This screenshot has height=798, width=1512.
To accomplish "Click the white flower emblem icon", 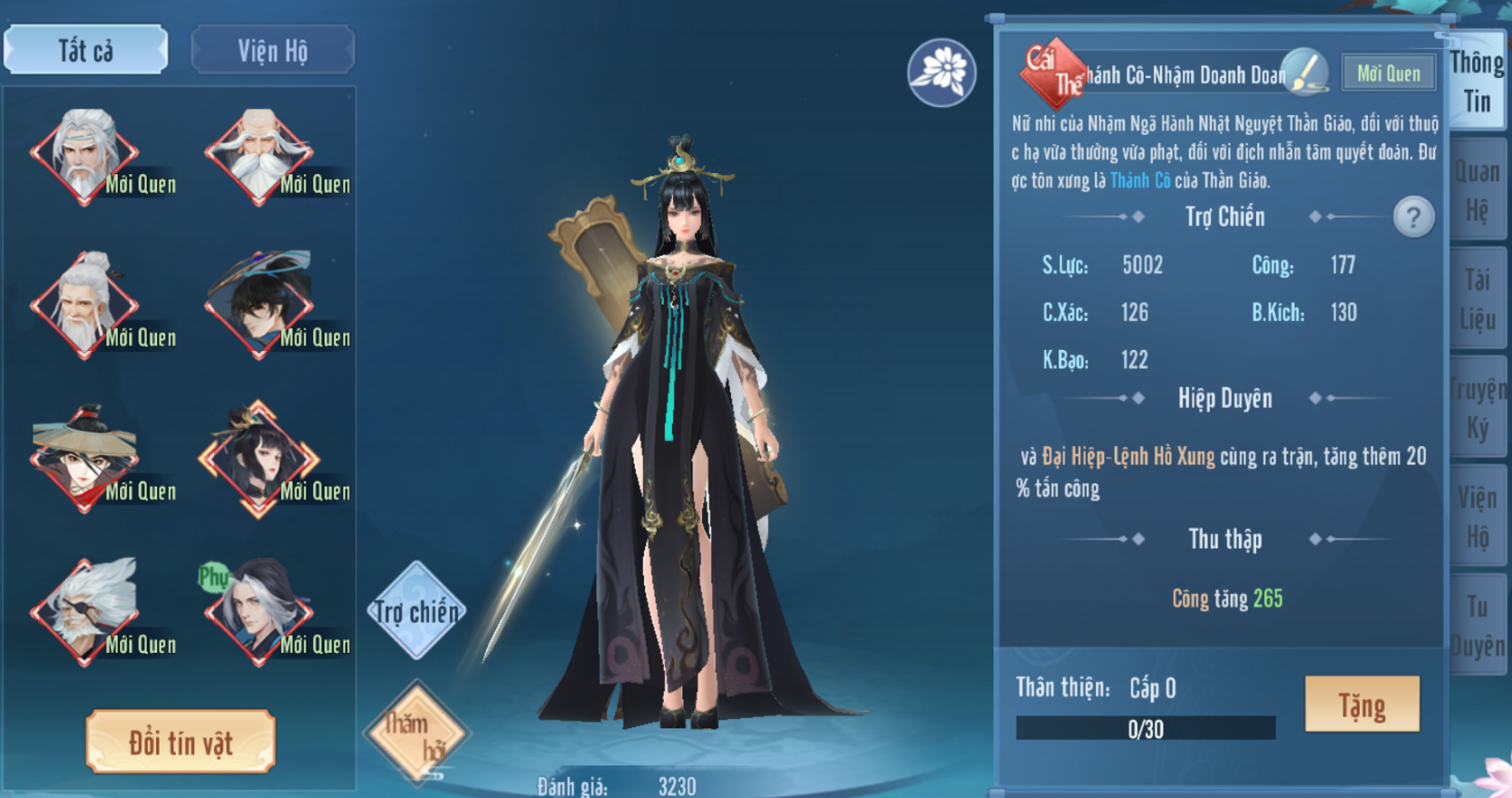I will click(941, 72).
